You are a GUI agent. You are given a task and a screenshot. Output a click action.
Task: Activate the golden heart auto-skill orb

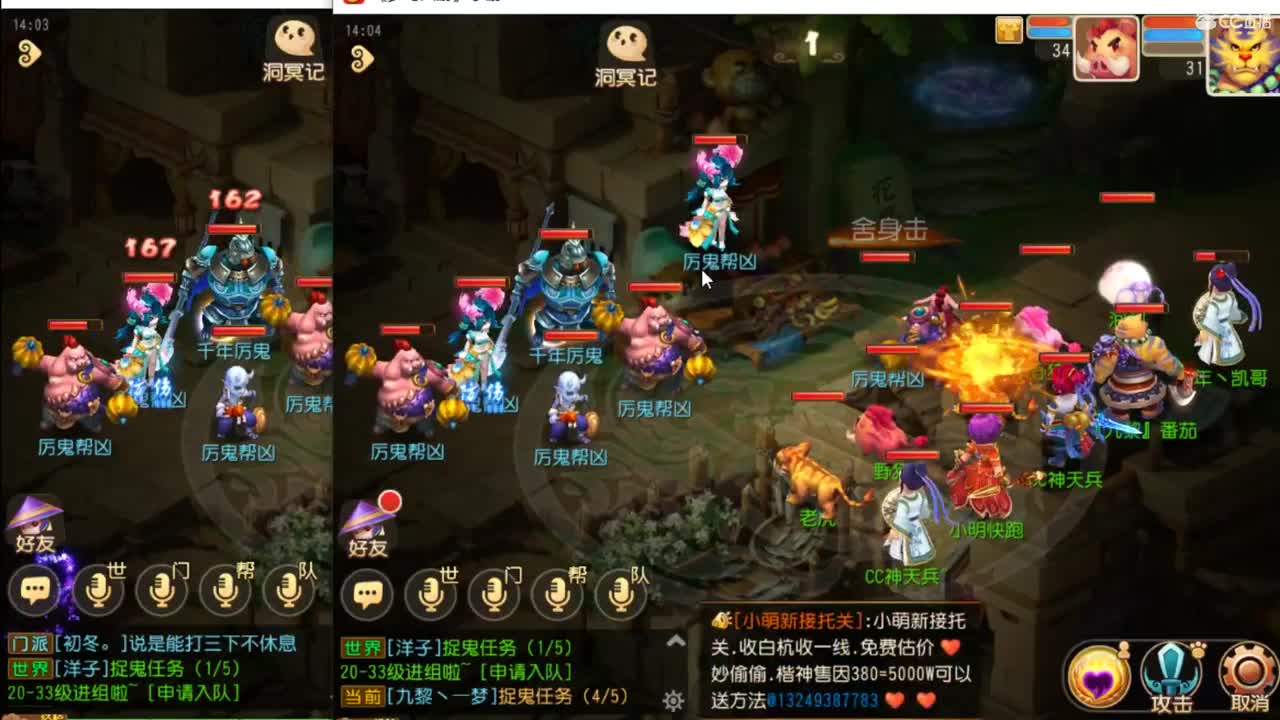pyautogui.click(x=1100, y=672)
